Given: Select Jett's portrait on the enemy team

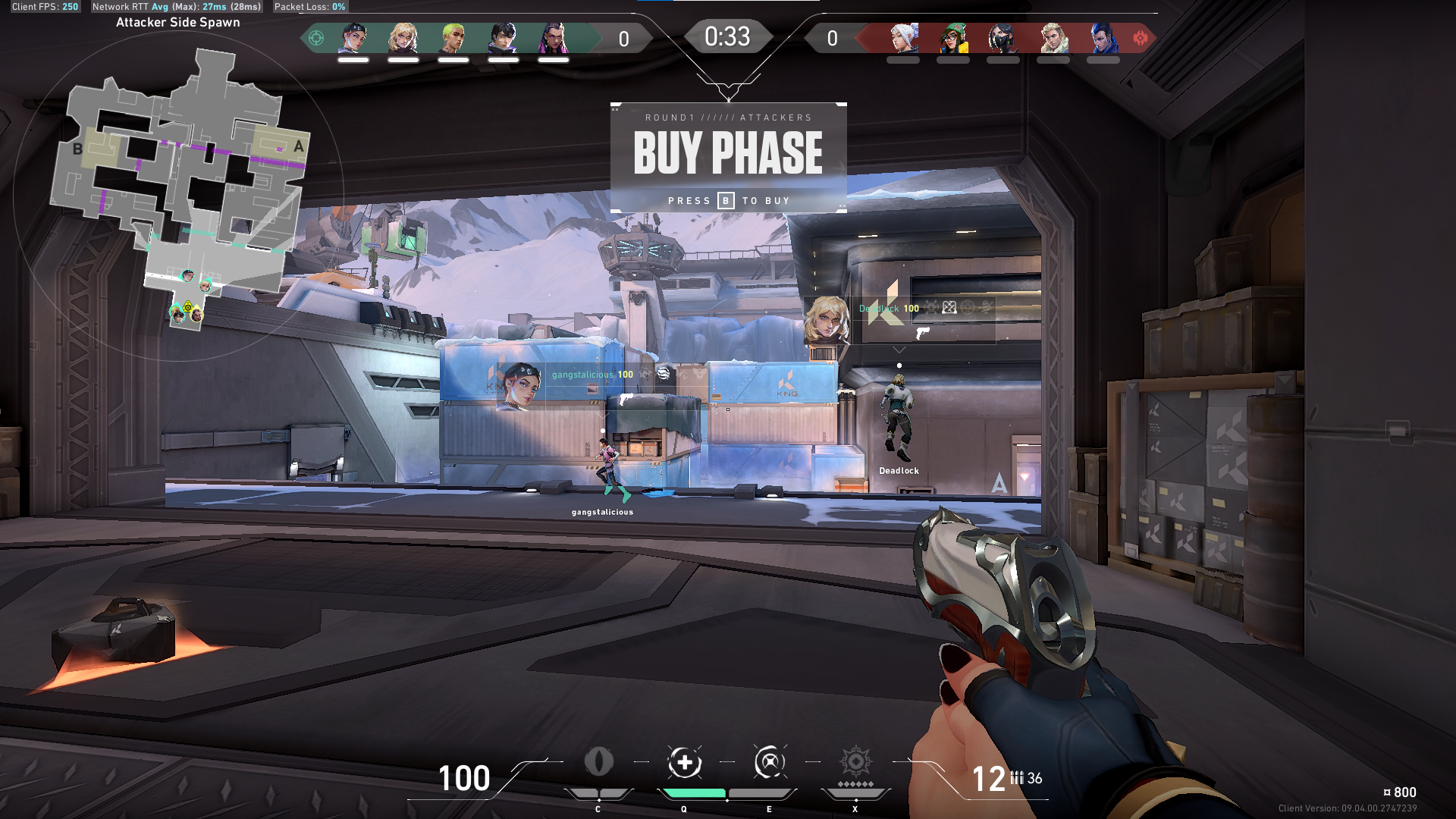Looking at the screenshot, I should [x=903, y=38].
